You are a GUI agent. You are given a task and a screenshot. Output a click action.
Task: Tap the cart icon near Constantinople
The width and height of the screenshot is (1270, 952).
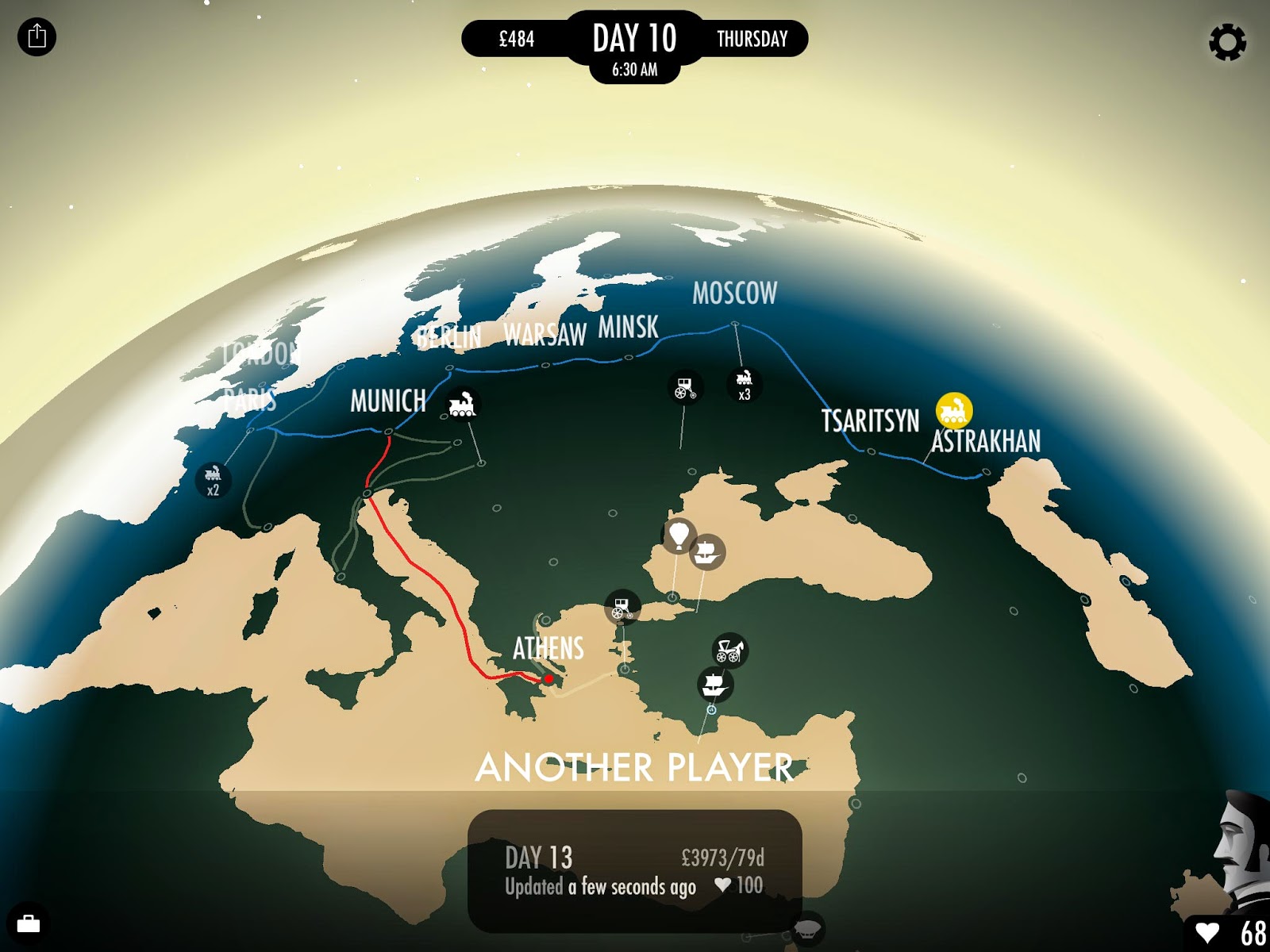[622, 607]
